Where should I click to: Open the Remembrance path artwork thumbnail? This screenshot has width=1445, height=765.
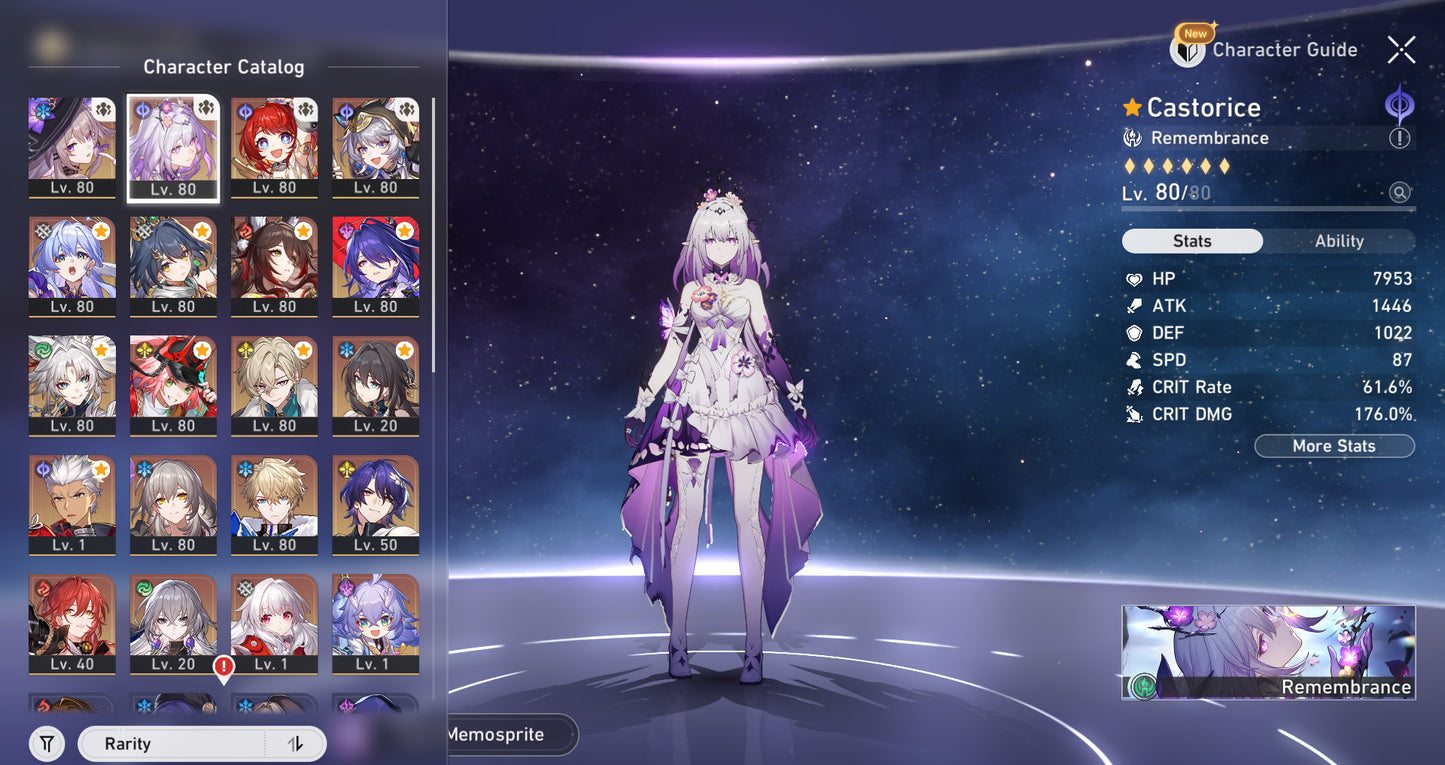[1268, 651]
